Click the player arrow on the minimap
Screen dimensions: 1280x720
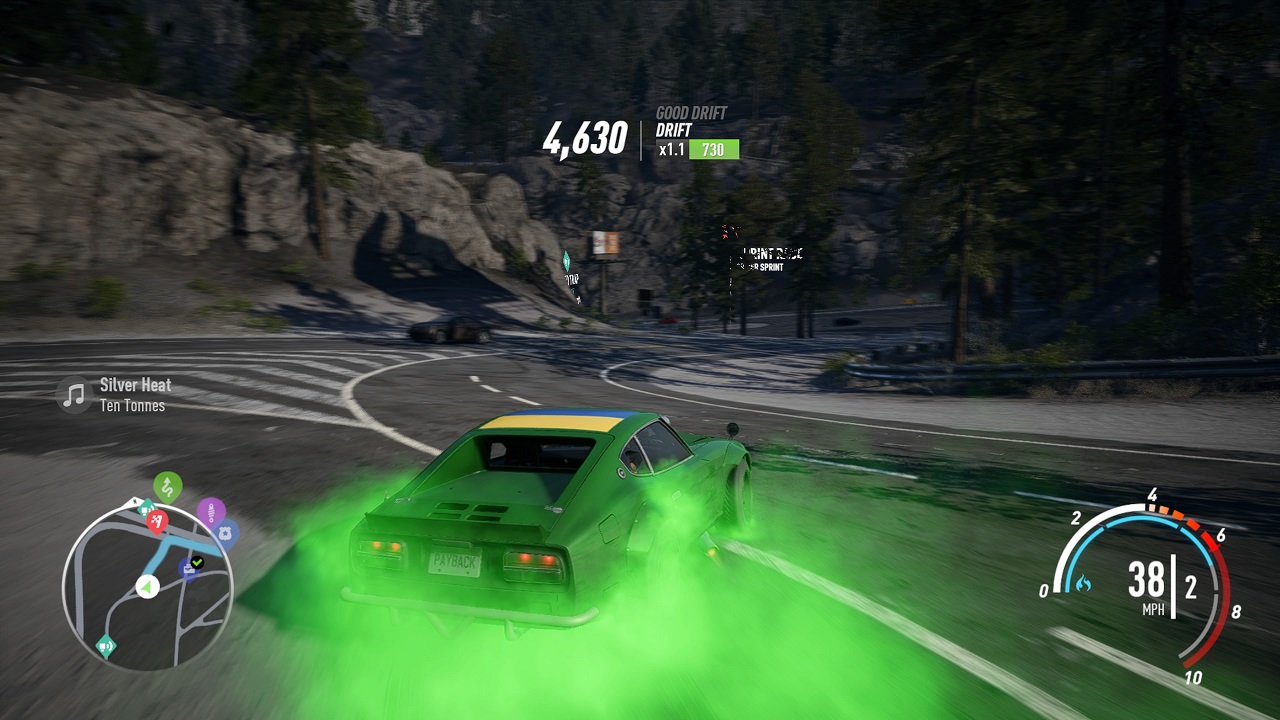(x=148, y=587)
